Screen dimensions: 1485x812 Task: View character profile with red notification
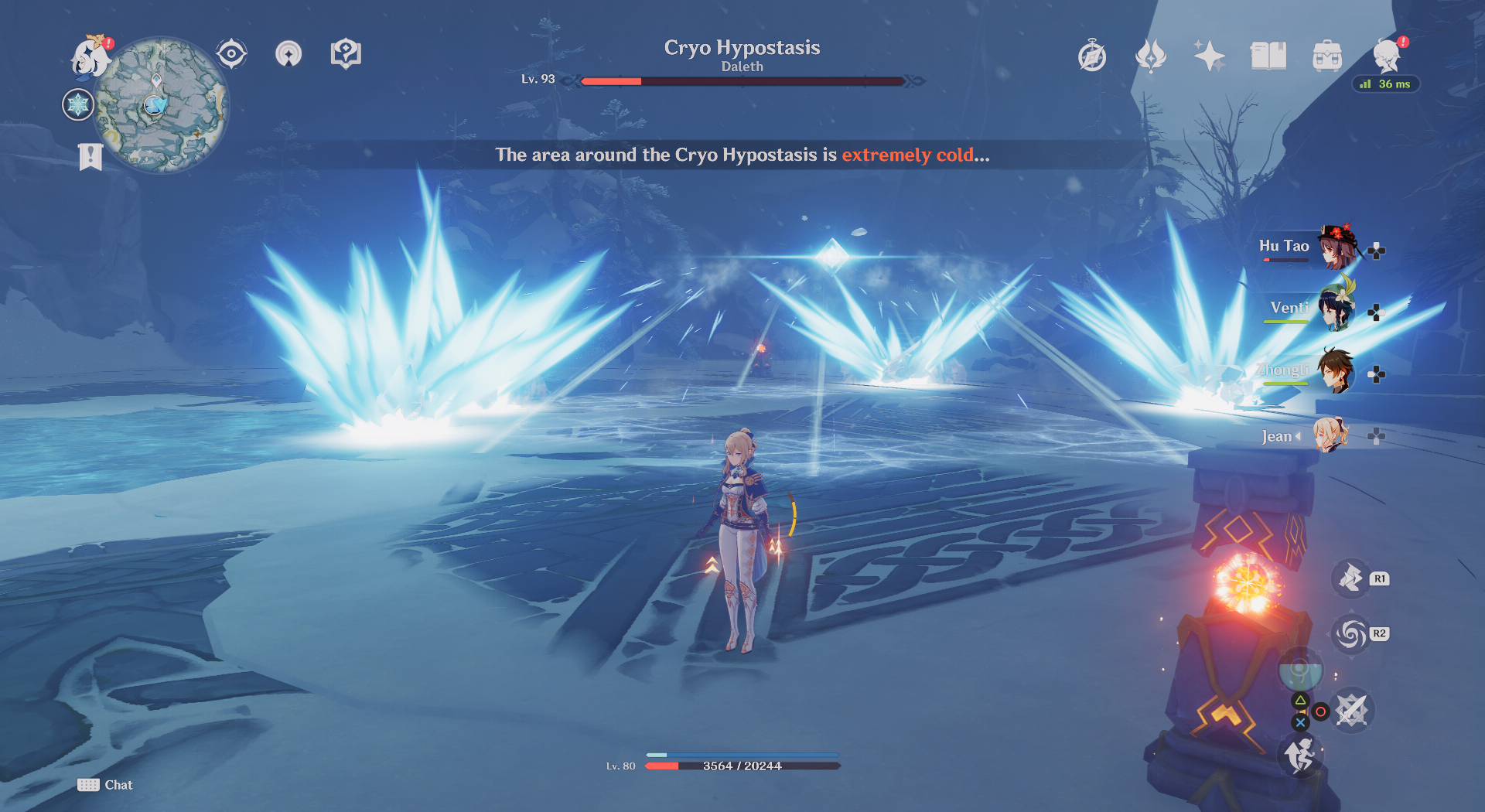(1388, 56)
